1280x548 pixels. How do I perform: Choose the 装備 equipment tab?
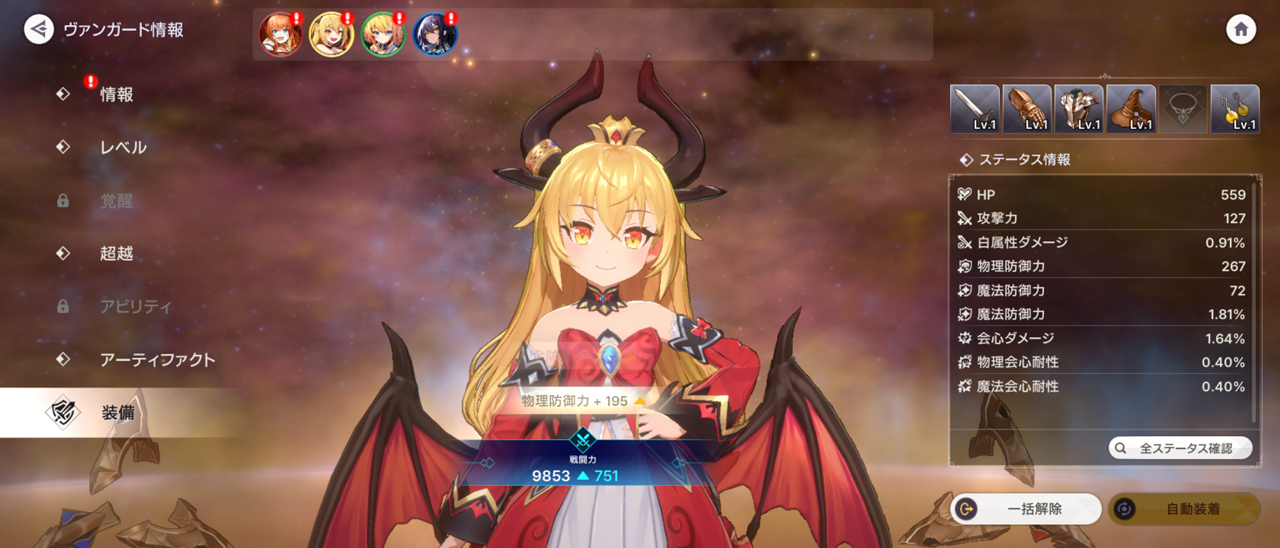(x=118, y=413)
